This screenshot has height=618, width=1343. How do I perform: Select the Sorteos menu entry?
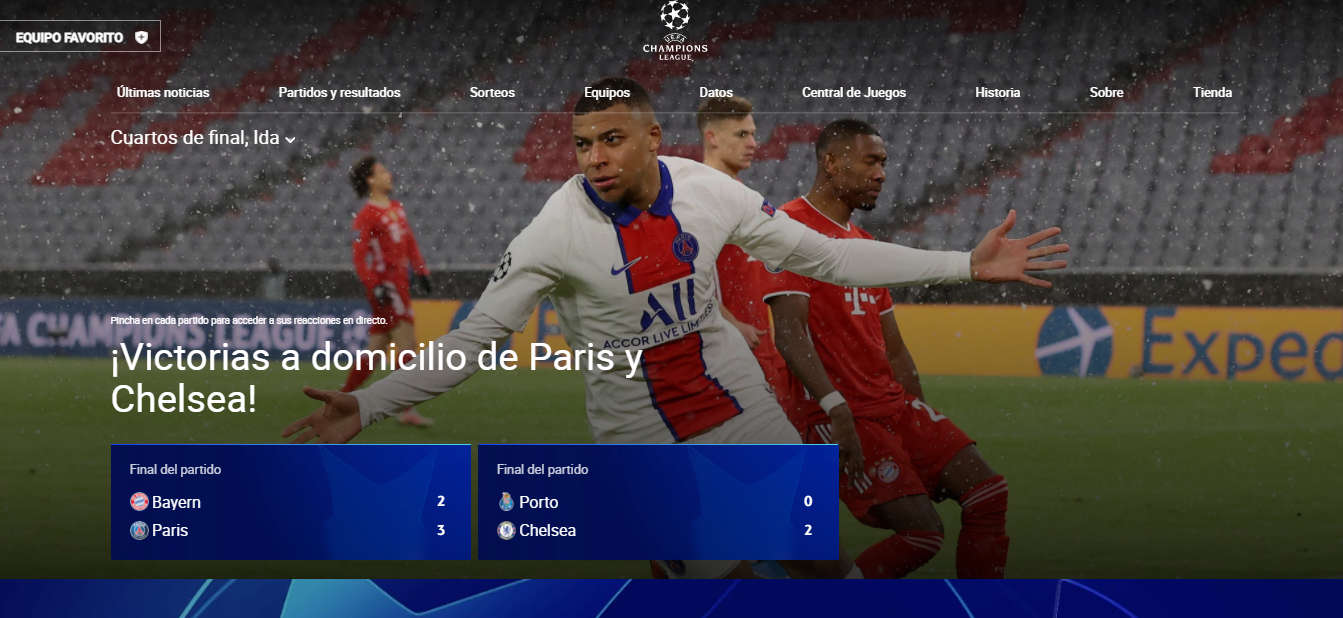(492, 93)
